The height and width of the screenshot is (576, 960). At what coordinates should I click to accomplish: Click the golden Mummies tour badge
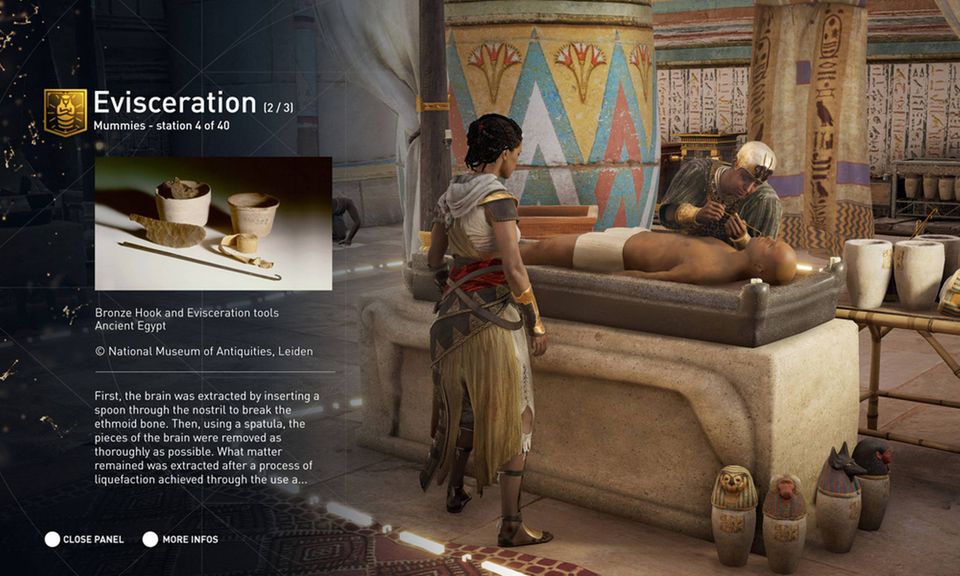[x=65, y=112]
